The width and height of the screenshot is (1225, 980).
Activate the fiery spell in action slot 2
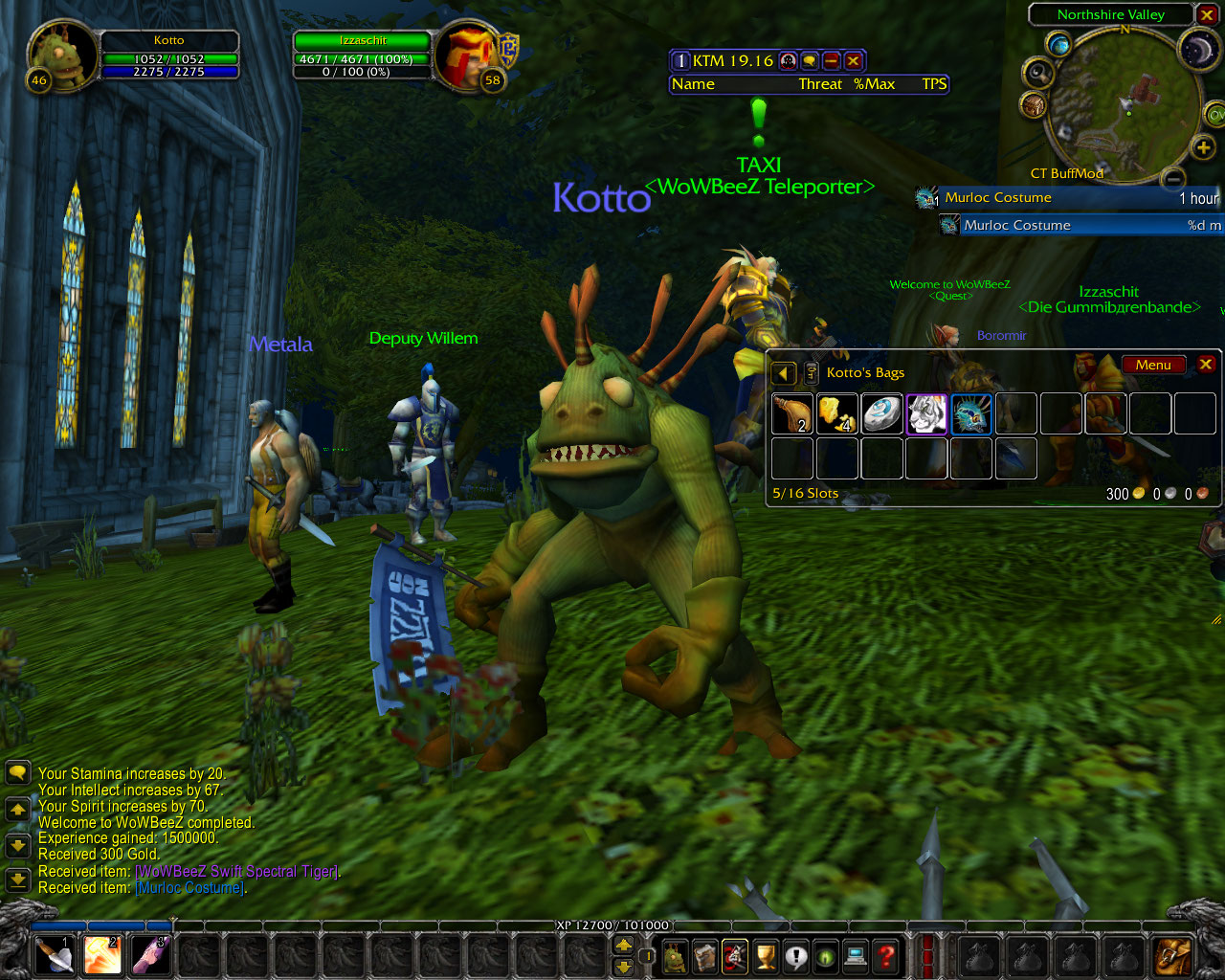coord(102,955)
